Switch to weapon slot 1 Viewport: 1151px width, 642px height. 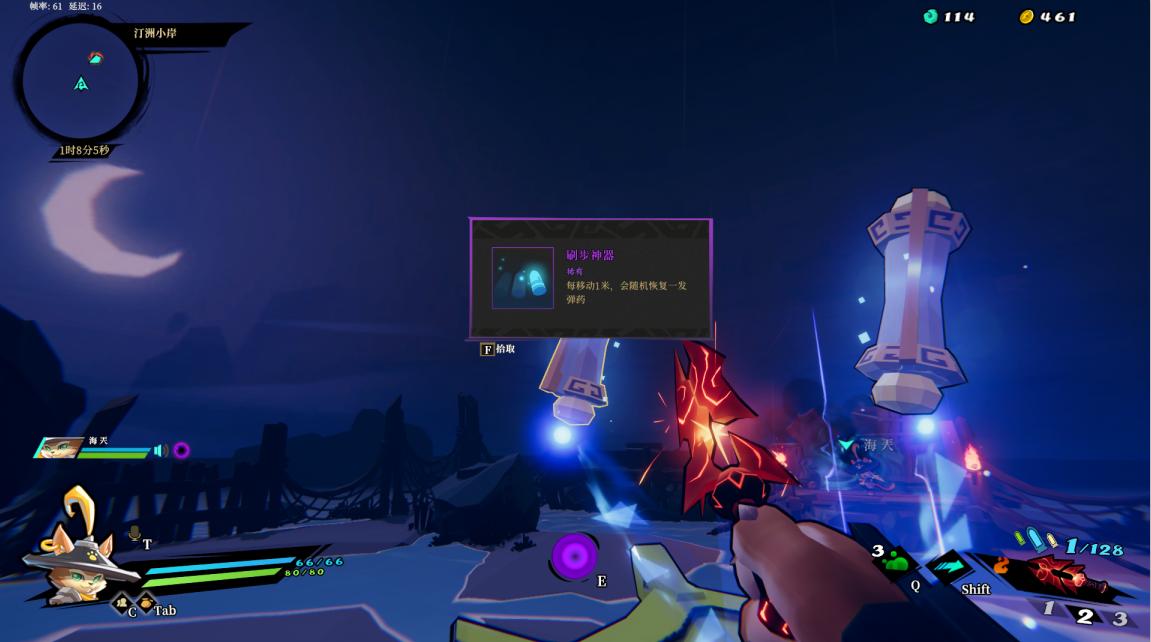1048,609
